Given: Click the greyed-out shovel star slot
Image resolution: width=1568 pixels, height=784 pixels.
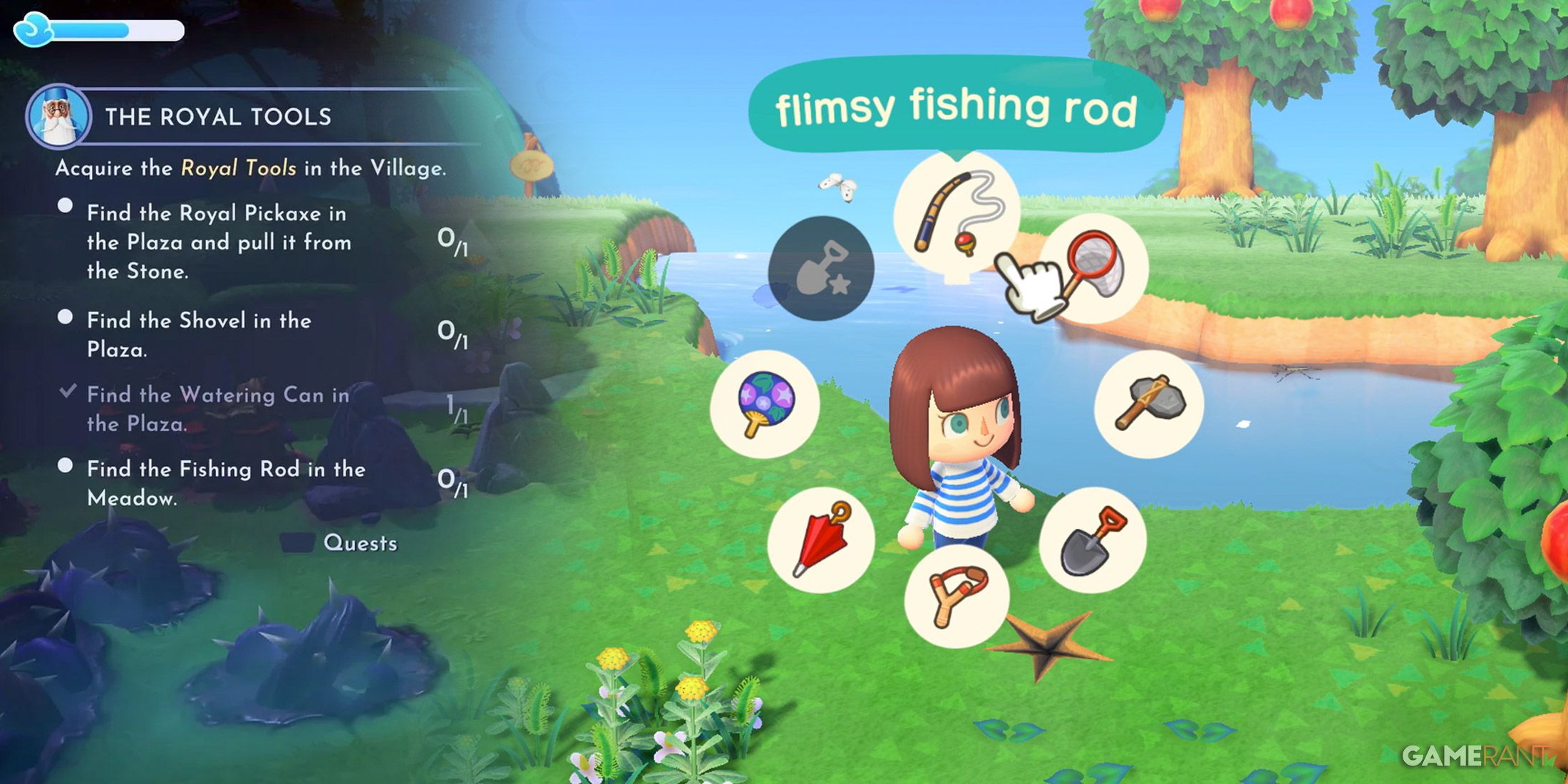Looking at the screenshot, I should coord(821,268).
